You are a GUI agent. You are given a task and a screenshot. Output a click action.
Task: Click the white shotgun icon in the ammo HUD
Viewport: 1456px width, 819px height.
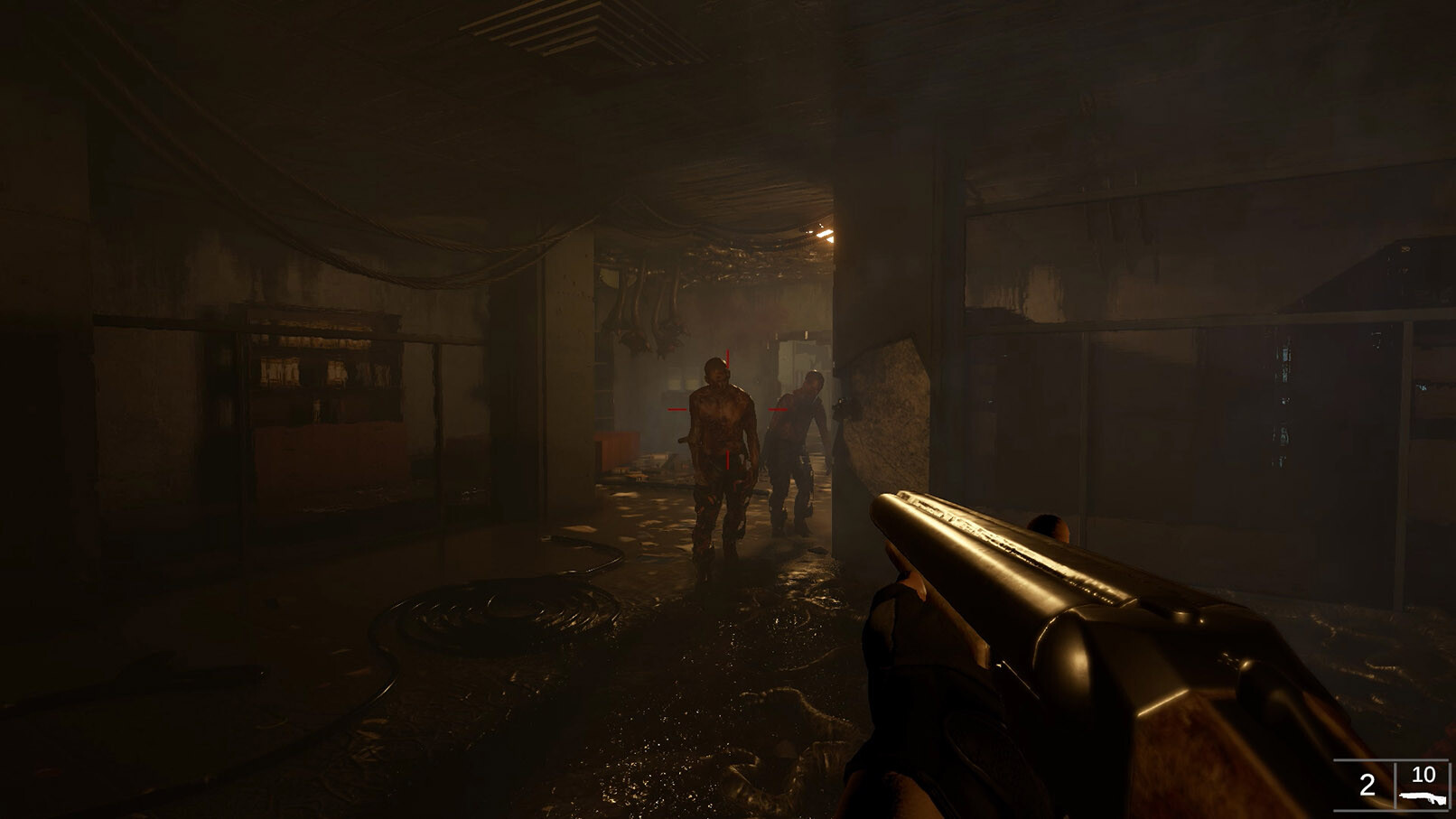coord(1424,799)
